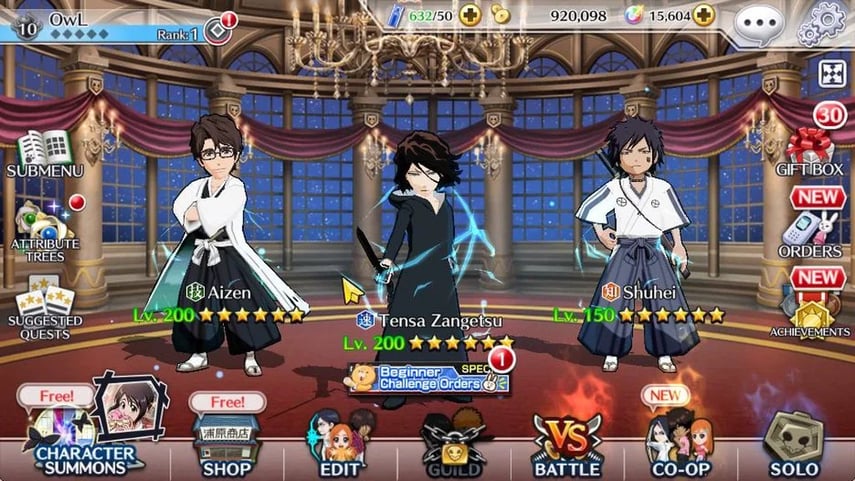Open the Submenu book
This screenshot has width=855, height=481.
tap(45, 153)
